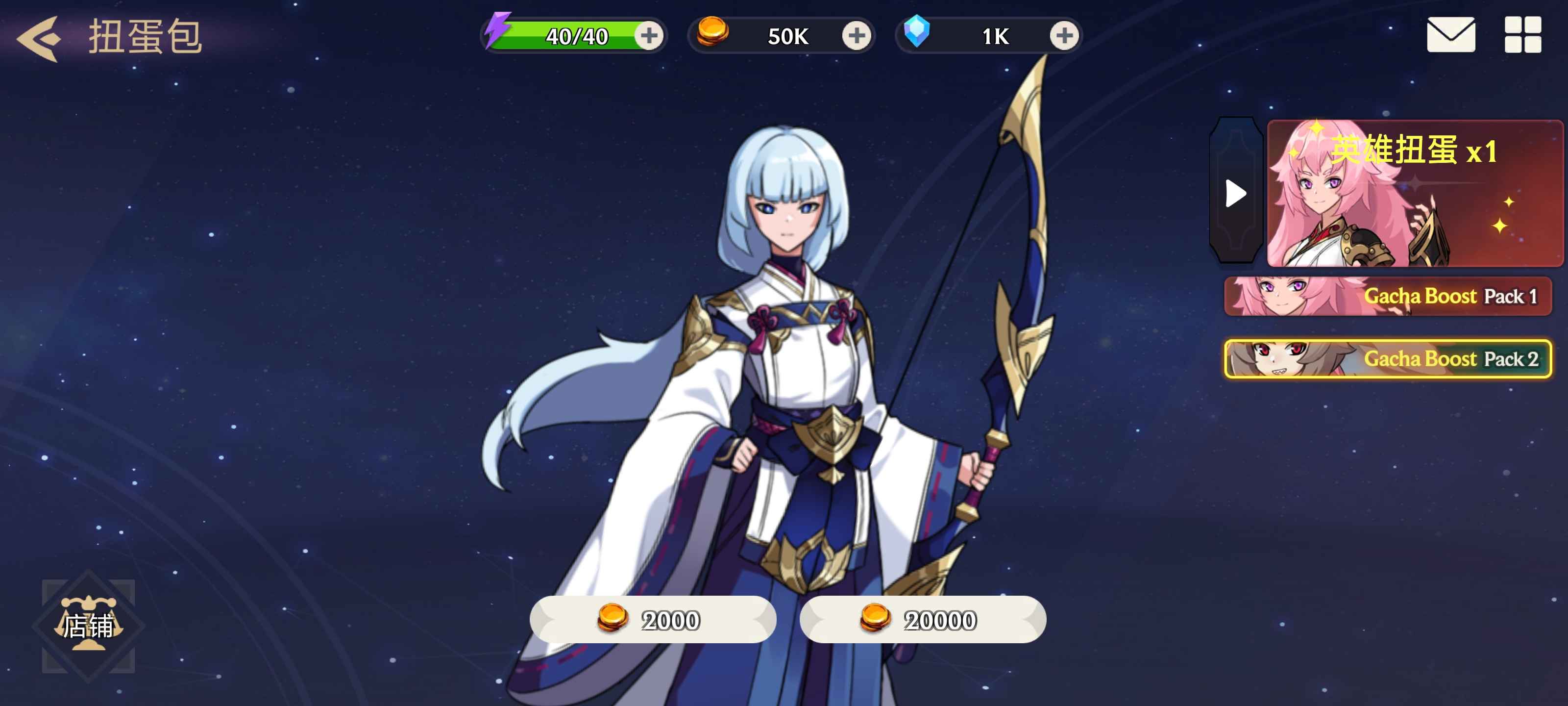Viewport: 1568px width, 706px height.
Task: Collapse the banner list with the side arrow
Action: click(1236, 193)
